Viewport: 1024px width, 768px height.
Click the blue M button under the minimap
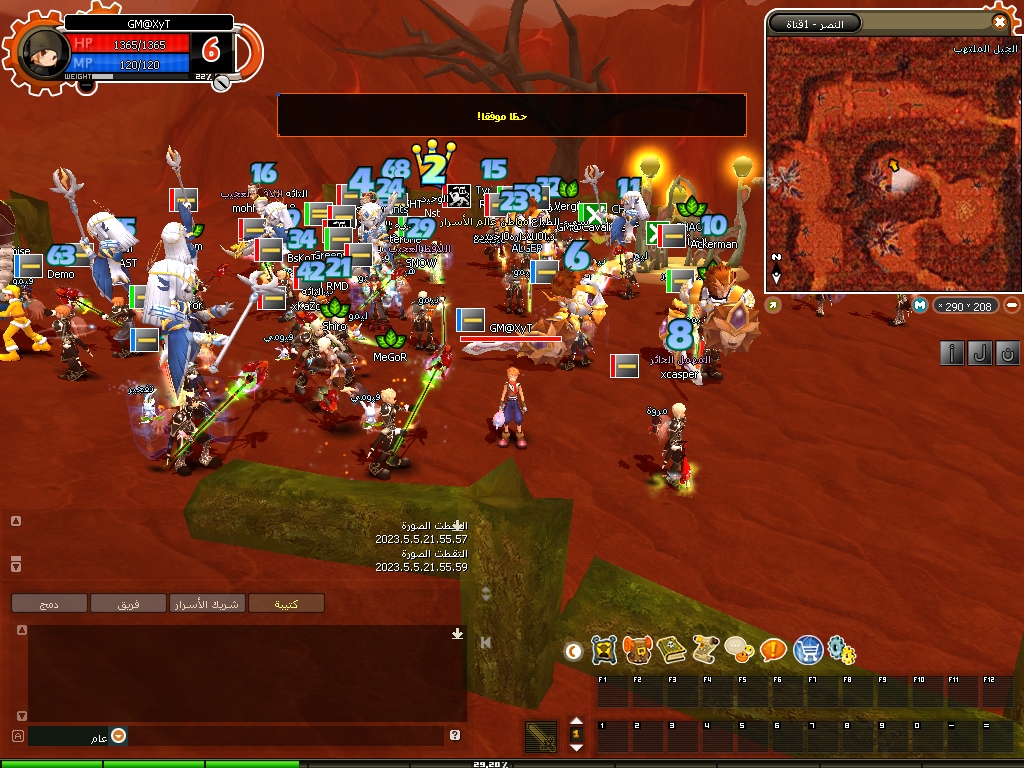(x=920, y=305)
